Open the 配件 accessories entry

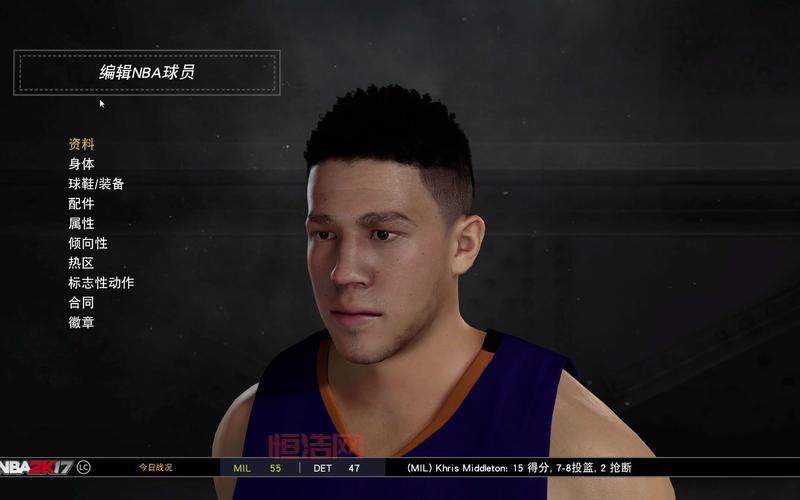(x=81, y=204)
